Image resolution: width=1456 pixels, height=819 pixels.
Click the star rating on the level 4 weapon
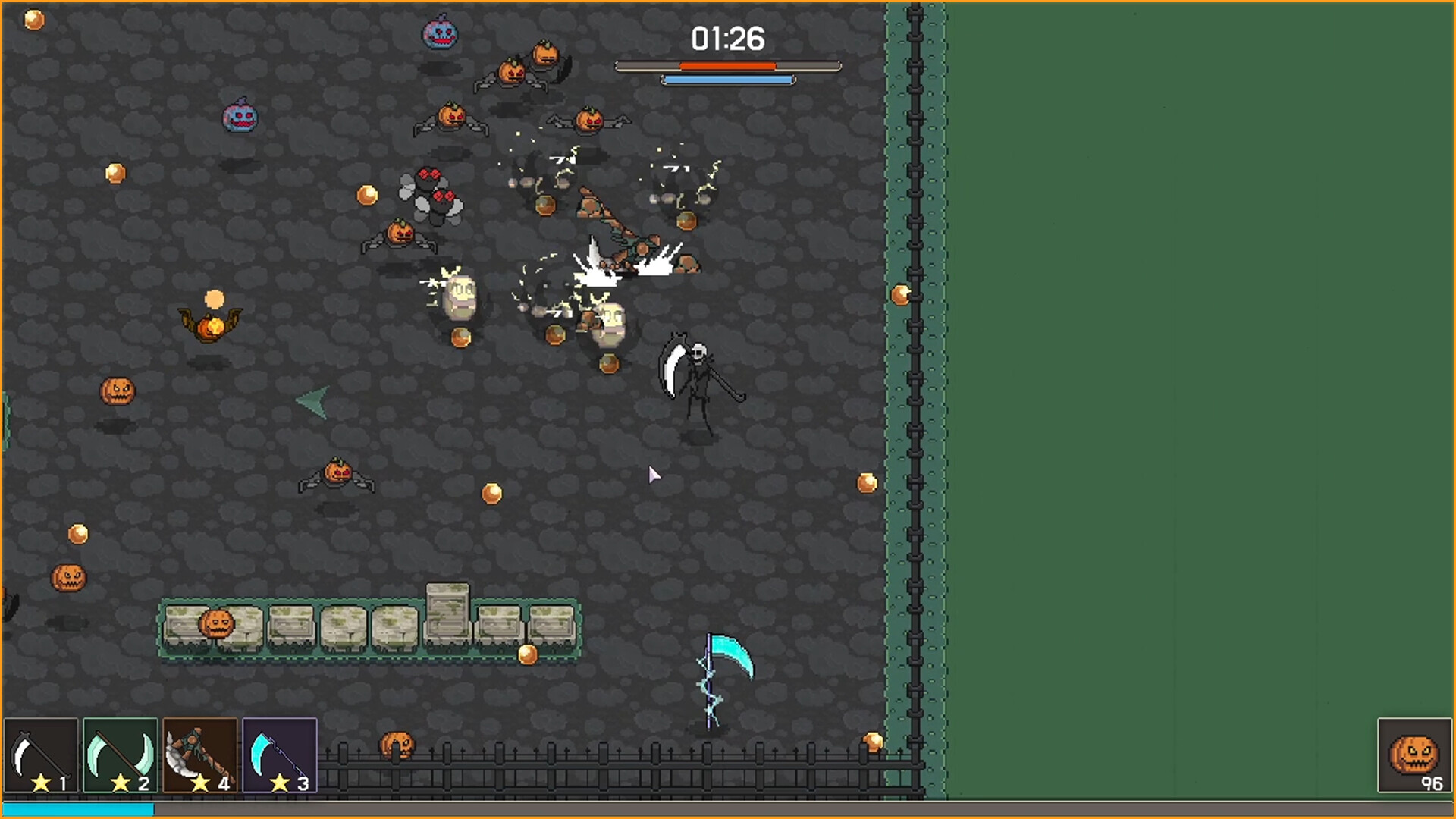tap(199, 784)
